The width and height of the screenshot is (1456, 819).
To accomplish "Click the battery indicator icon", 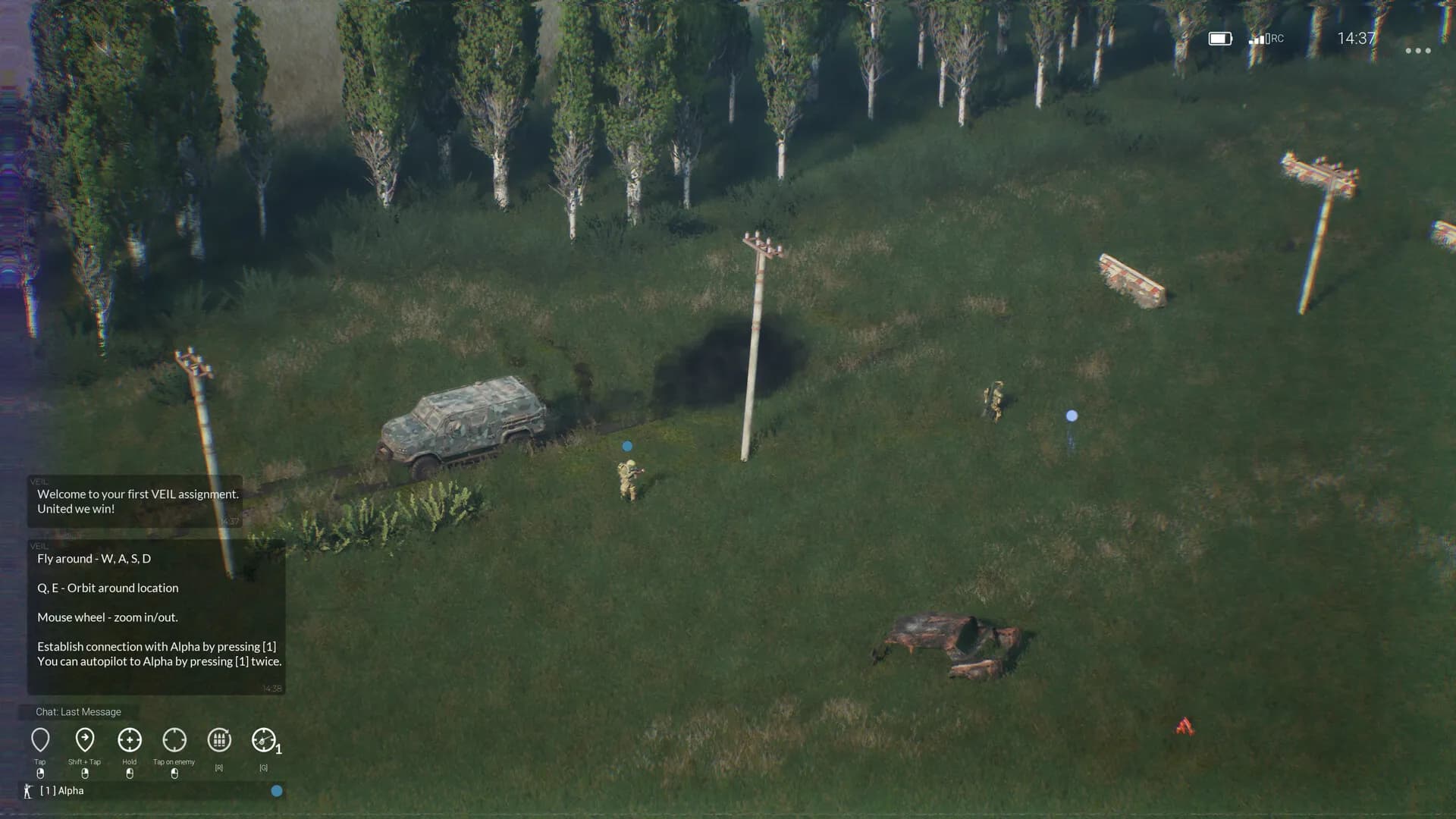I will click(1220, 36).
